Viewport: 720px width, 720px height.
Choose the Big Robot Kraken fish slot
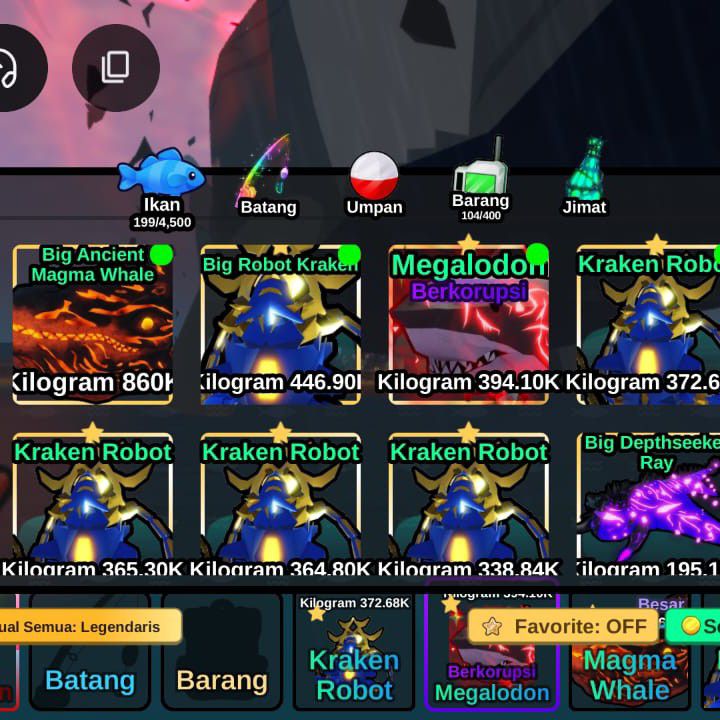[x=280, y=325]
